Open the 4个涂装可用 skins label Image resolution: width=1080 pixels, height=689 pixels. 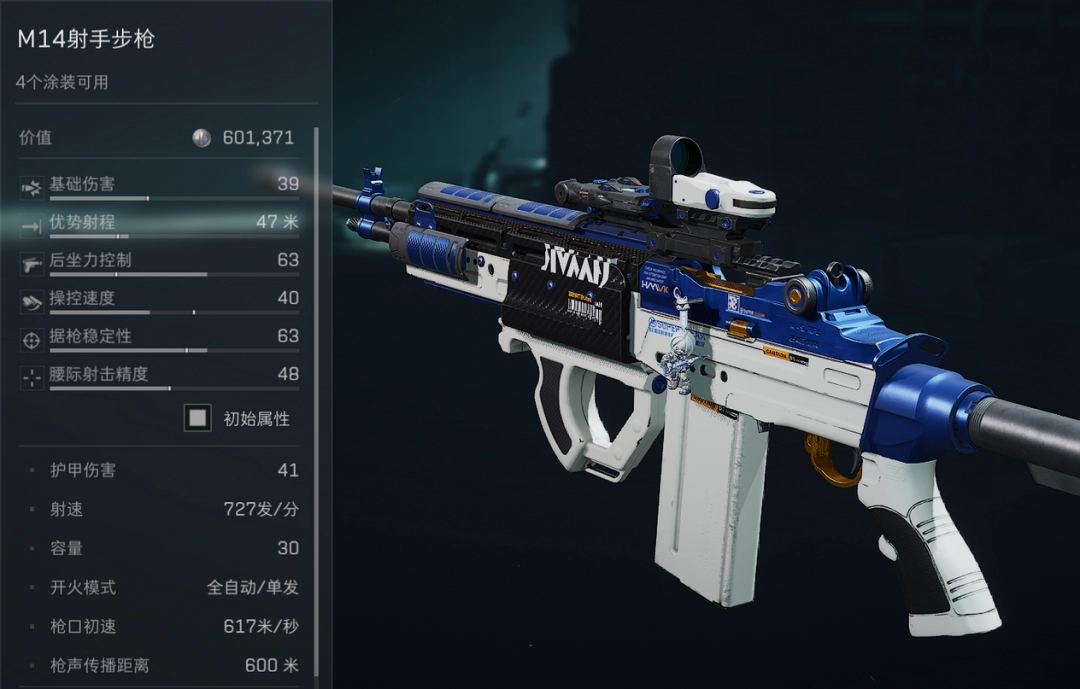tap(62, 83)
